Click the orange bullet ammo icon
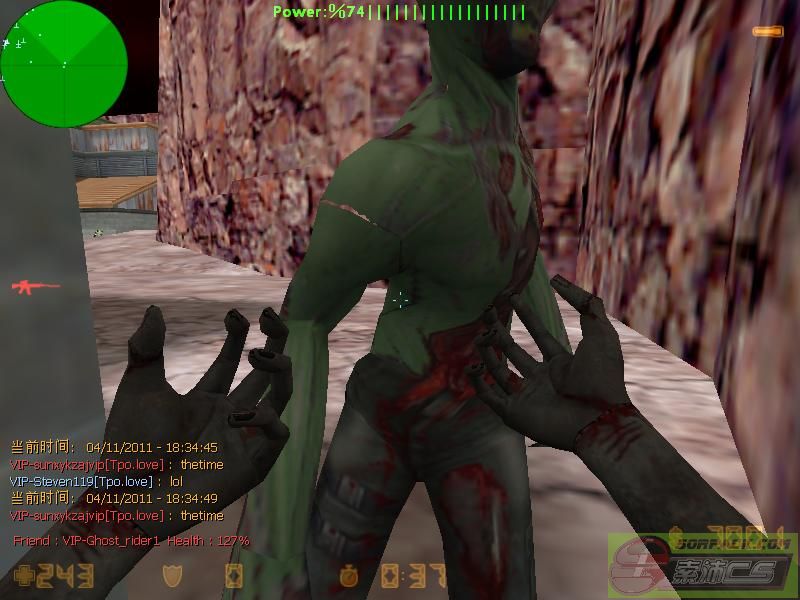The height and width of the screenshot is (600, 800). pyautogui.click(x=768, y=32)
